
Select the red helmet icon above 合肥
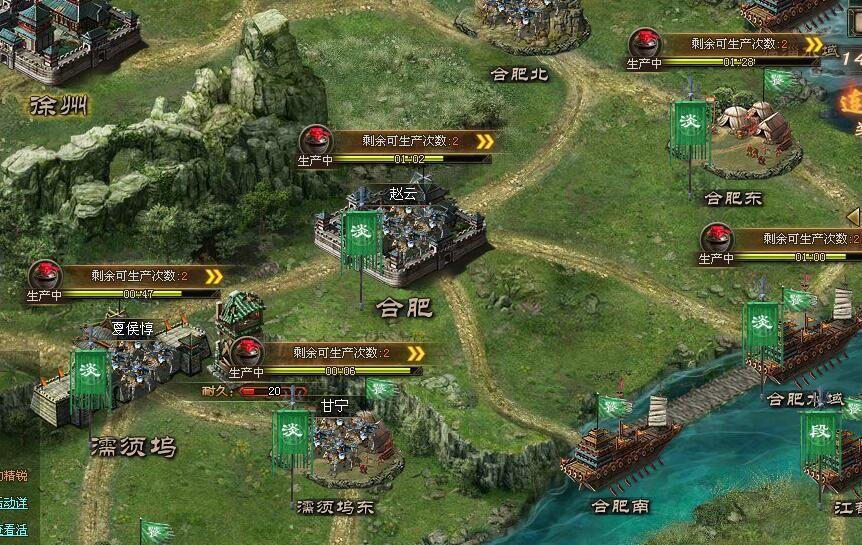[317, 139]
